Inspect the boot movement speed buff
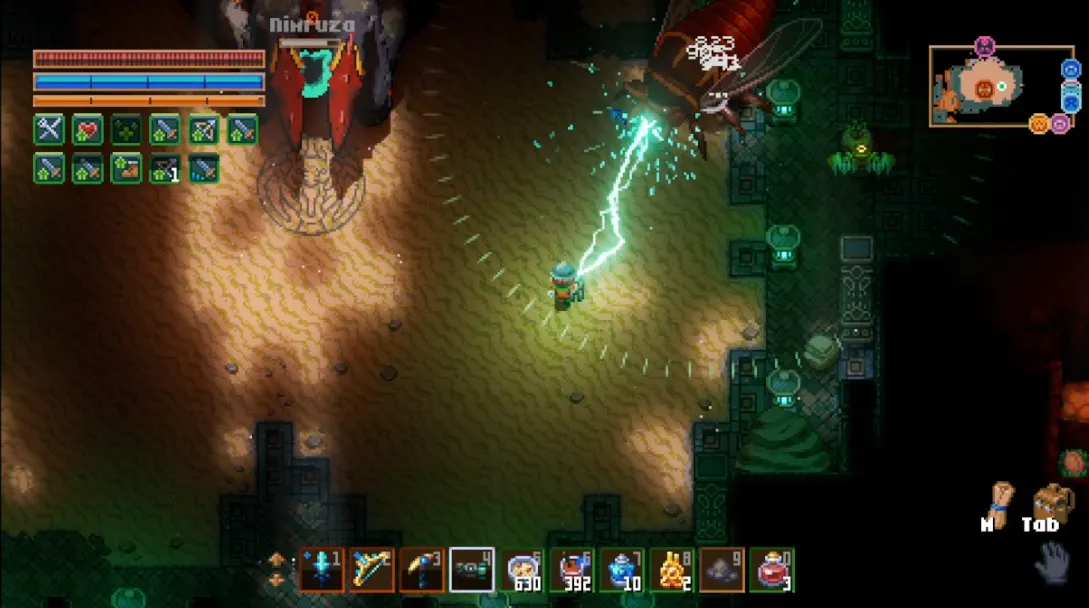 [126, 168]
